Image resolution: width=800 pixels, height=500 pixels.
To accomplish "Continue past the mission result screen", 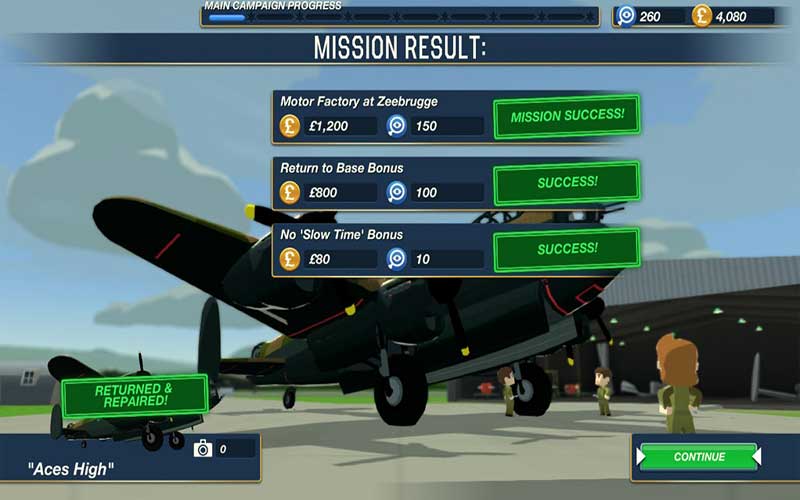I will [699, 457].
